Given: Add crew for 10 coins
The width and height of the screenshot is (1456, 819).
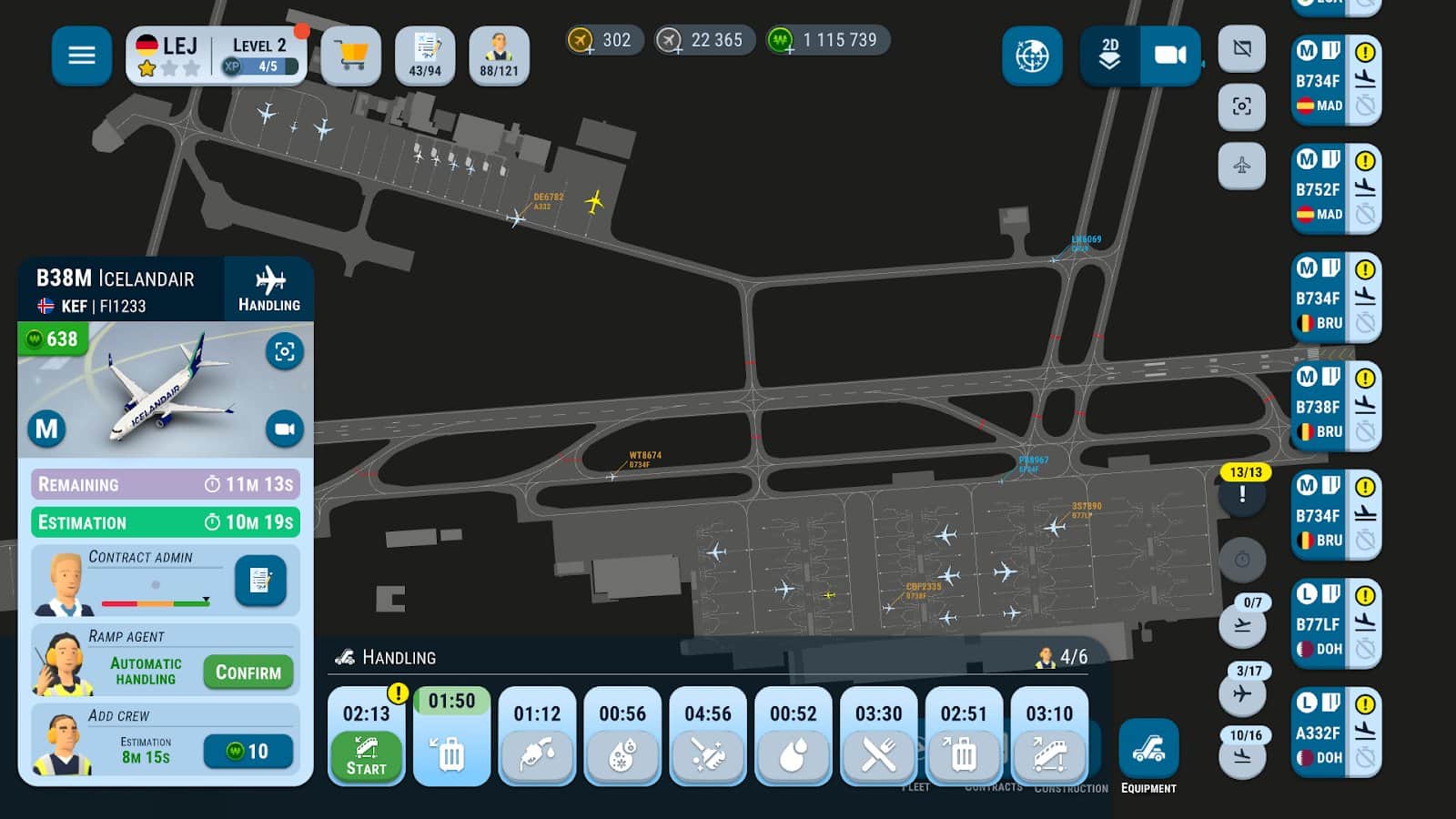Looking at the screenshot, I should pyautogui.click(x=248, y=751).
